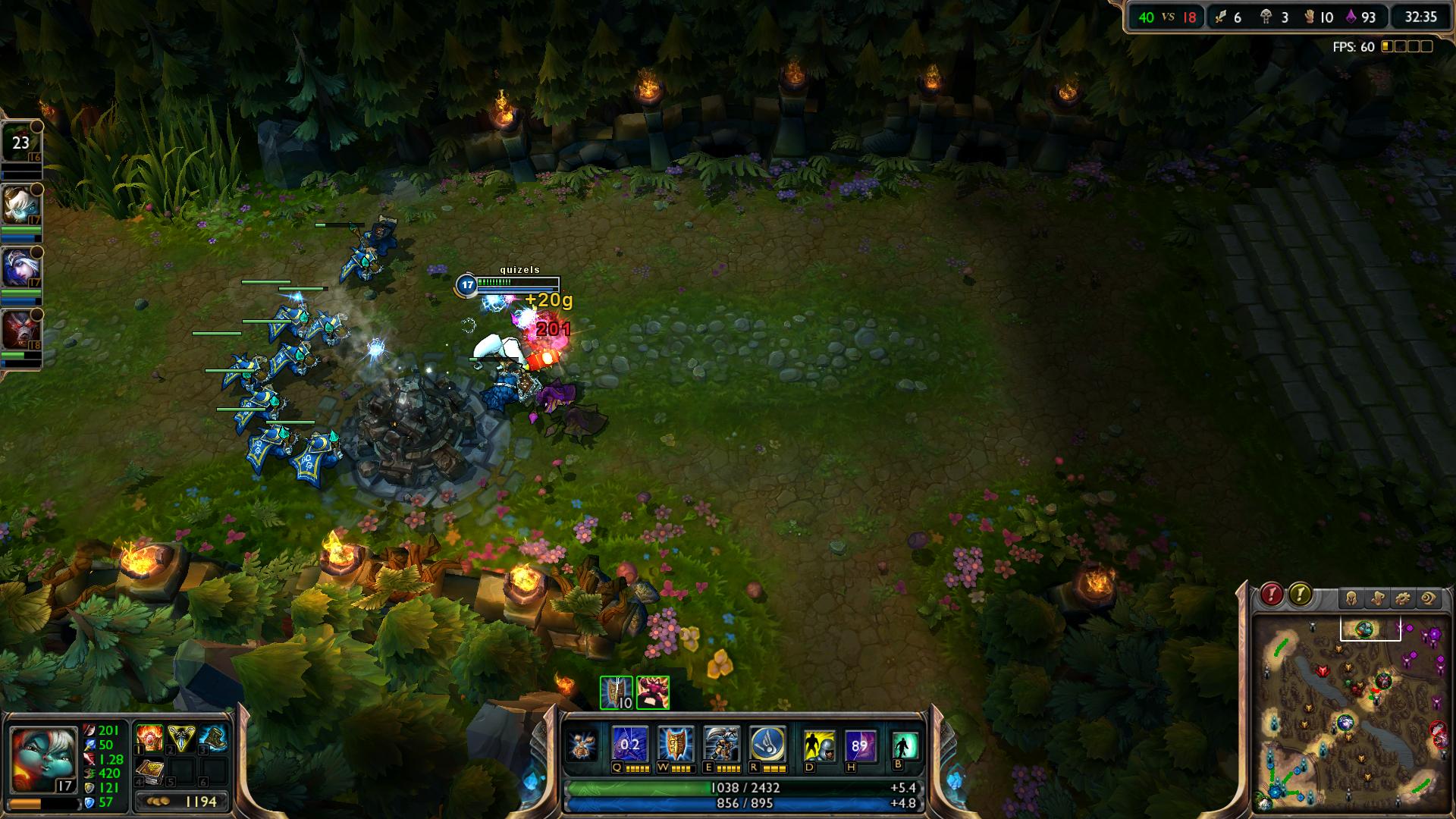Click the passive ability icon
This screenshot has height=819, width=1456.
[584, 745]
